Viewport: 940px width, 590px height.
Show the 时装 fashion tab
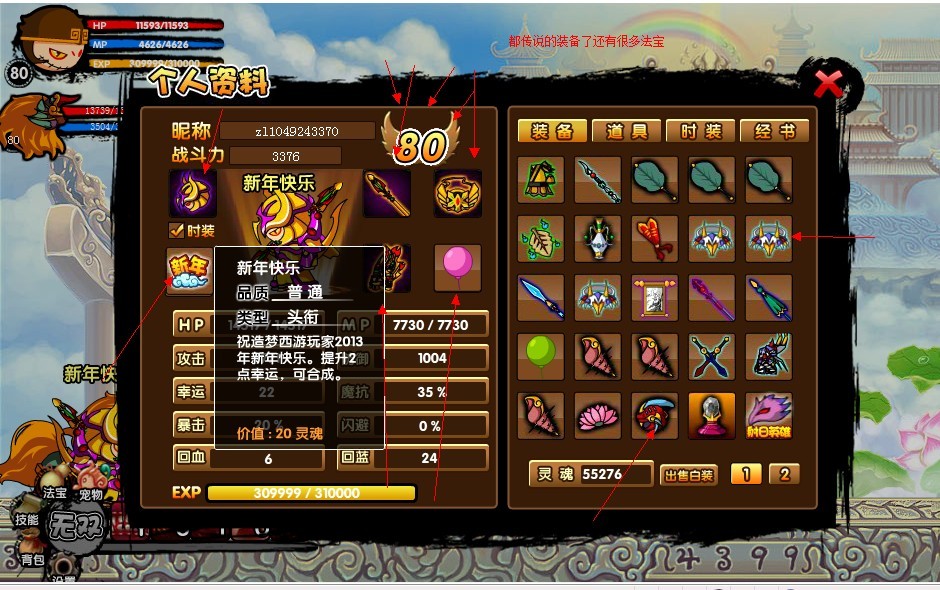coord(700,131)
